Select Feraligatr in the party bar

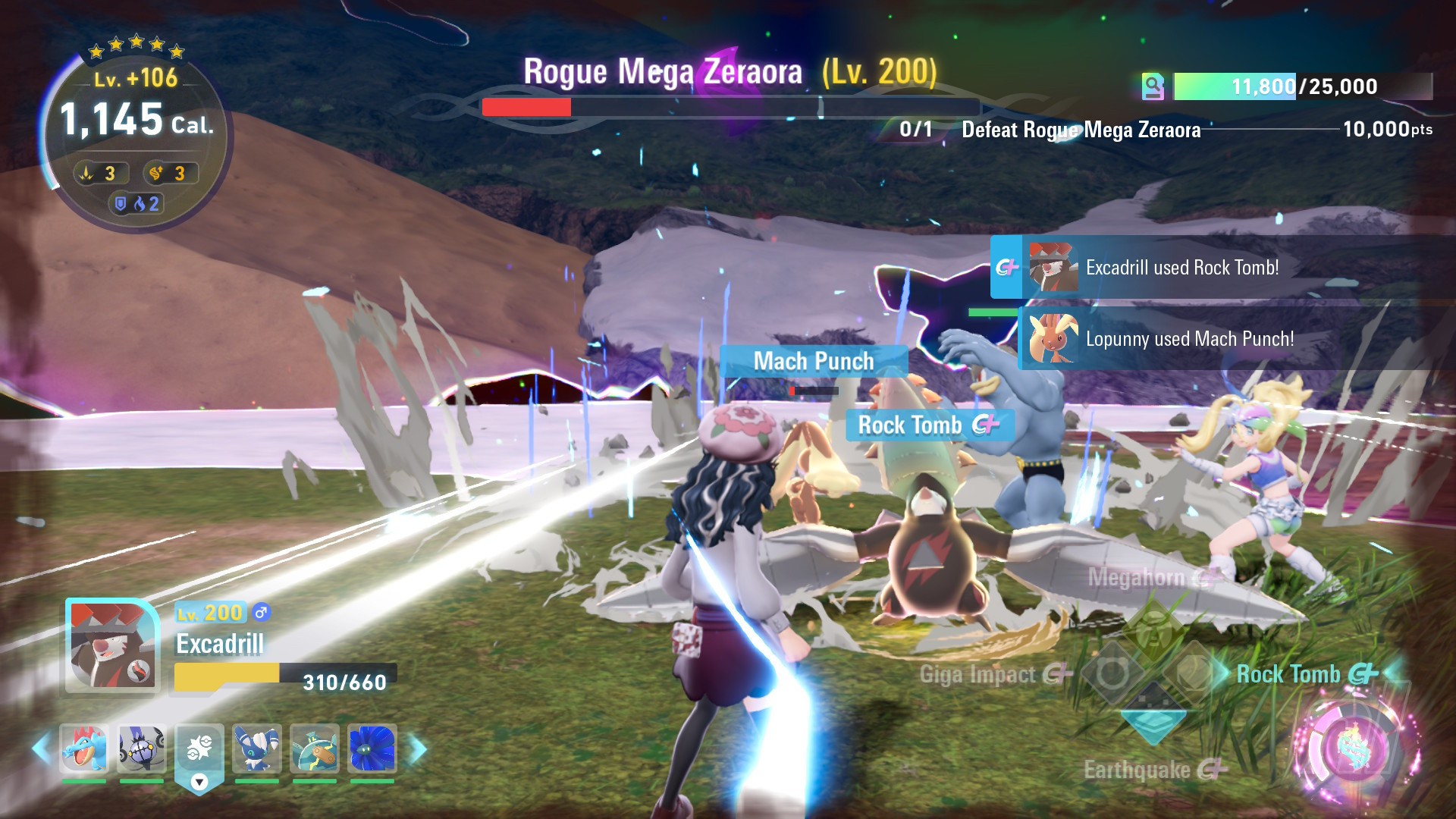83,748
